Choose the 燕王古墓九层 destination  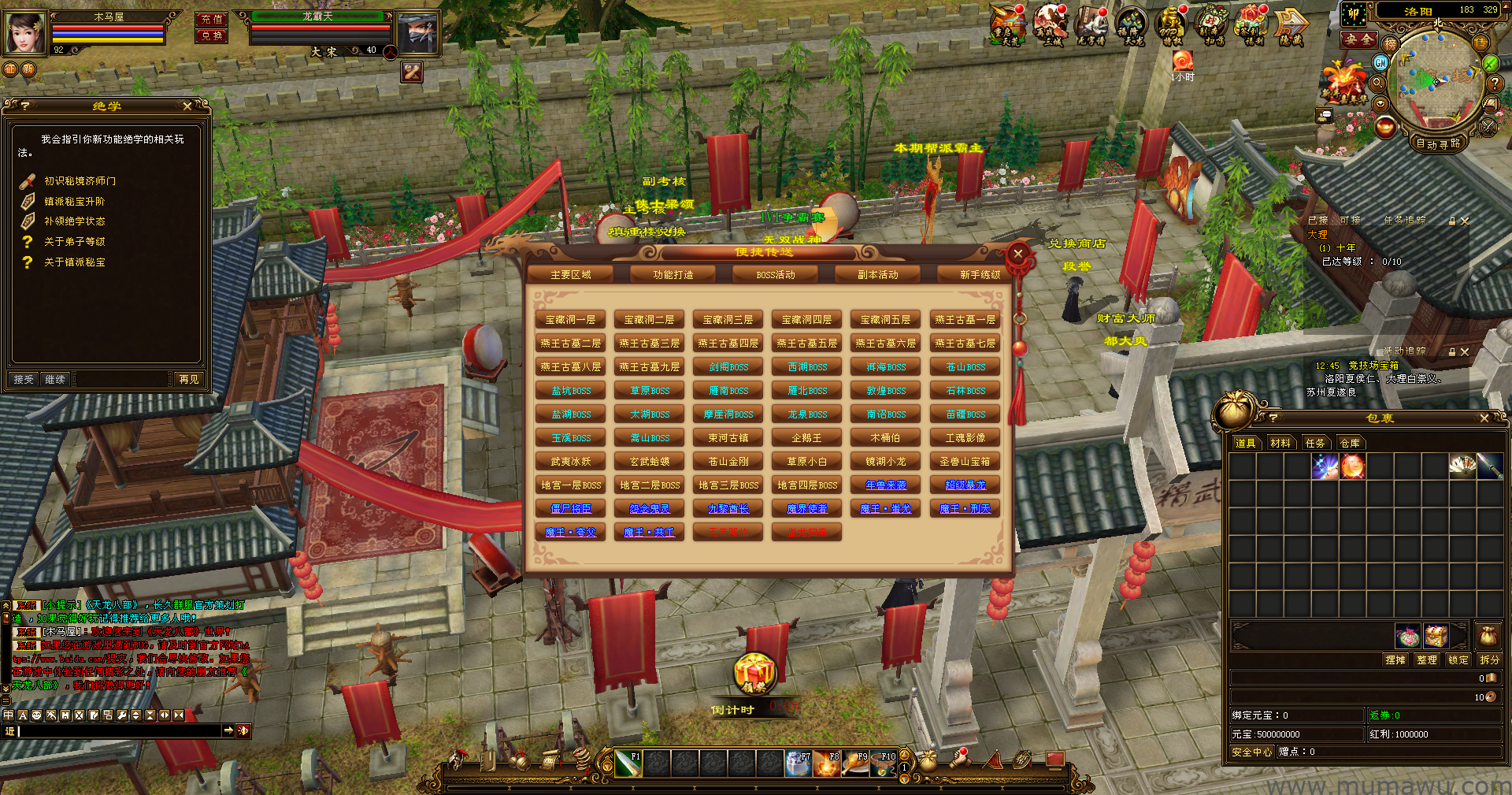pos(649,367)
